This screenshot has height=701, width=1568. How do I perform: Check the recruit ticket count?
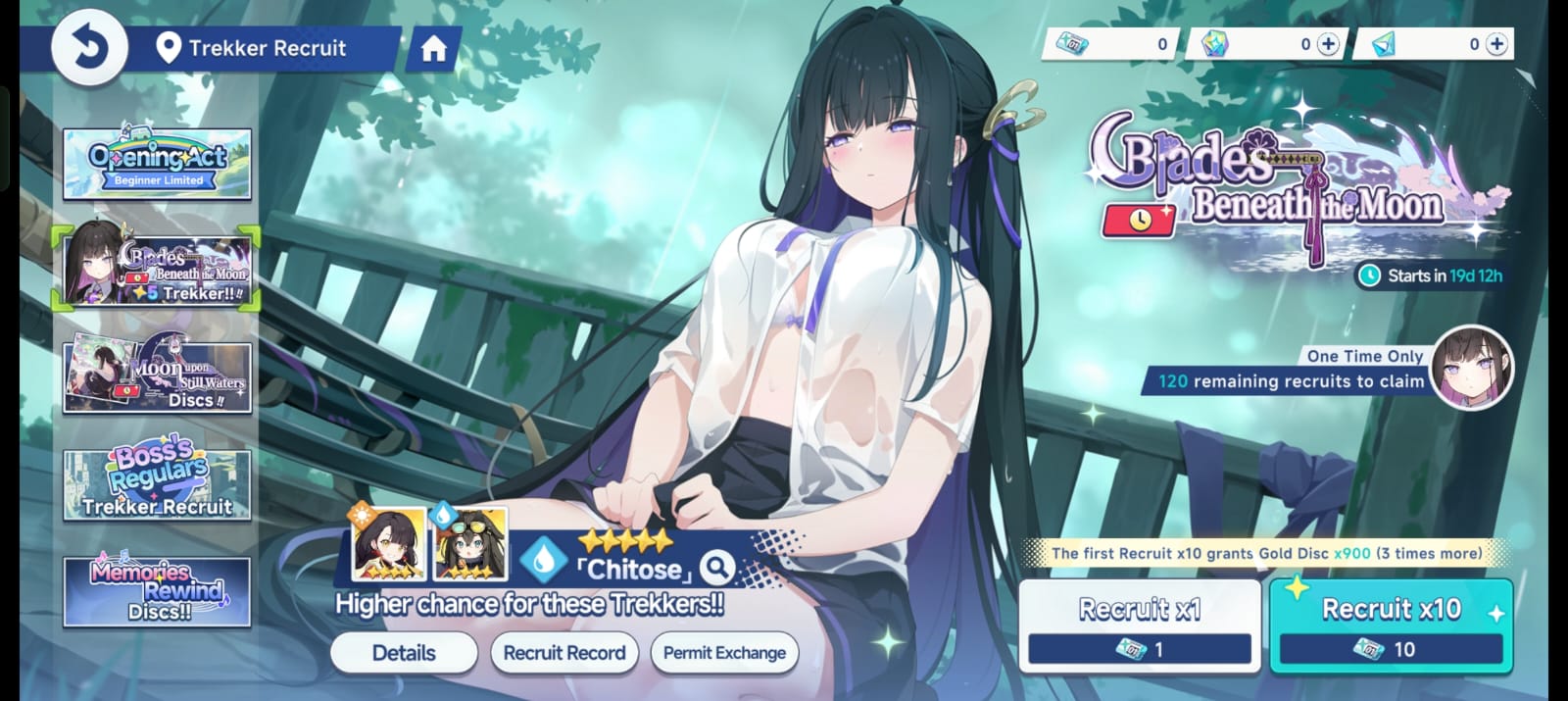(x=1112, y=44)
